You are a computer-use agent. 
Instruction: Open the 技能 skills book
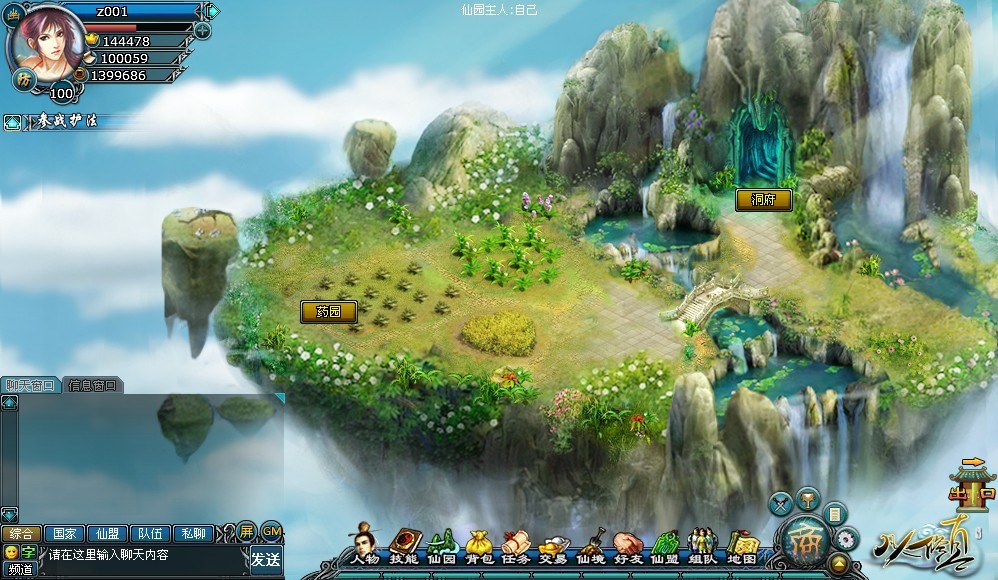point(403,545)
